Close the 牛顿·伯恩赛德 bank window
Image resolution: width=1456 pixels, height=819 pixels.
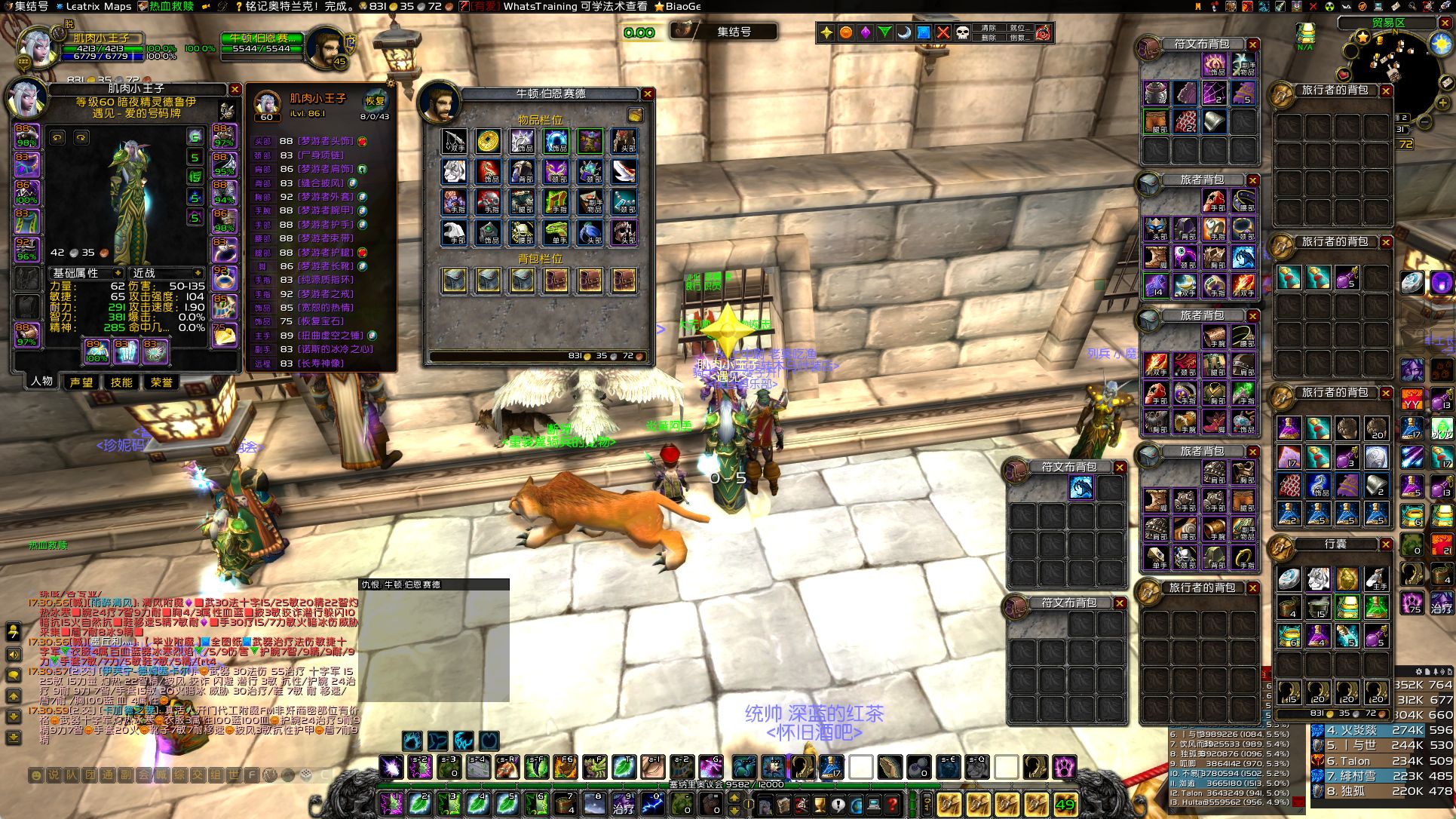pyautogui.click(x=648, y=94)
